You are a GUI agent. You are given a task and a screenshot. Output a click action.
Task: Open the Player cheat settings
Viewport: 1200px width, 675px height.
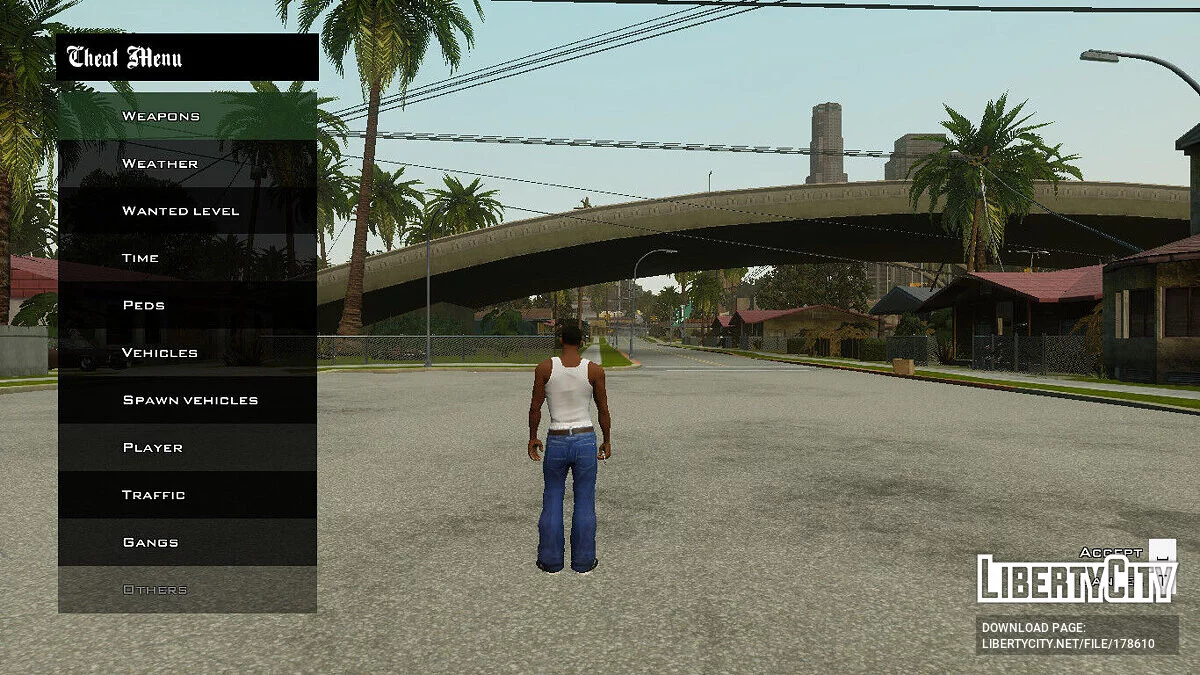pyautogui.click(x=187, y=447)
